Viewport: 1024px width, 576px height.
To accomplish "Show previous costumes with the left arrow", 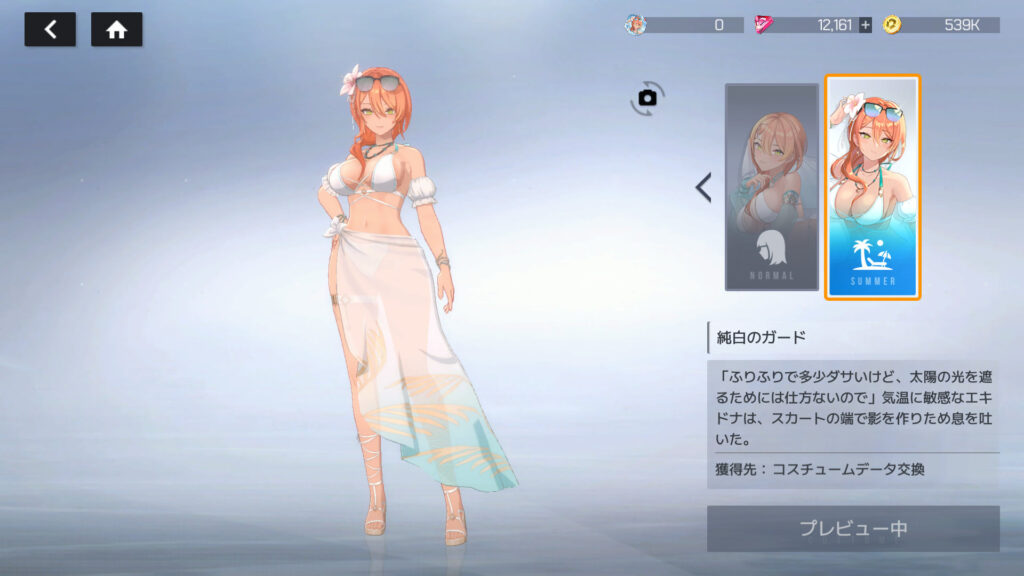I will [704, 187].
